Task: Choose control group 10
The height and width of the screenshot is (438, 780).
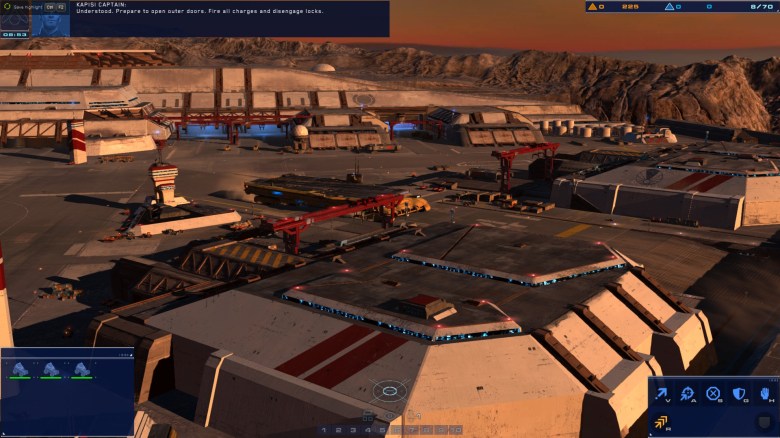Action: coord(456,430)
